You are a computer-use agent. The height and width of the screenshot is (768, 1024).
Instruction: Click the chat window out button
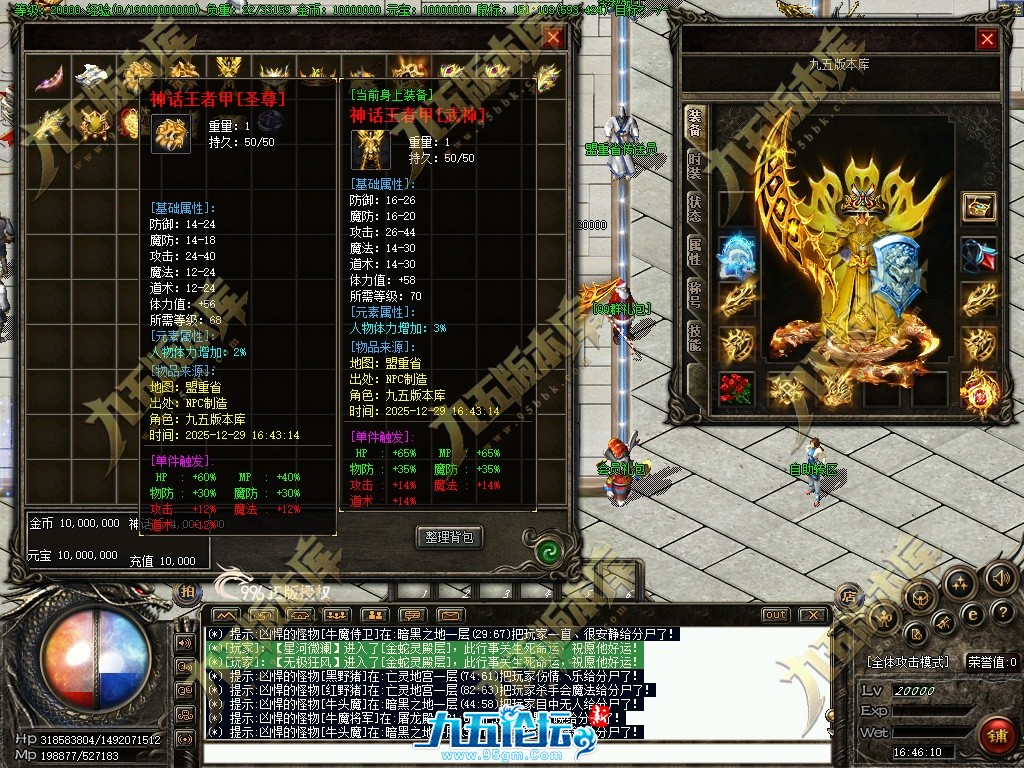(775, 615)
